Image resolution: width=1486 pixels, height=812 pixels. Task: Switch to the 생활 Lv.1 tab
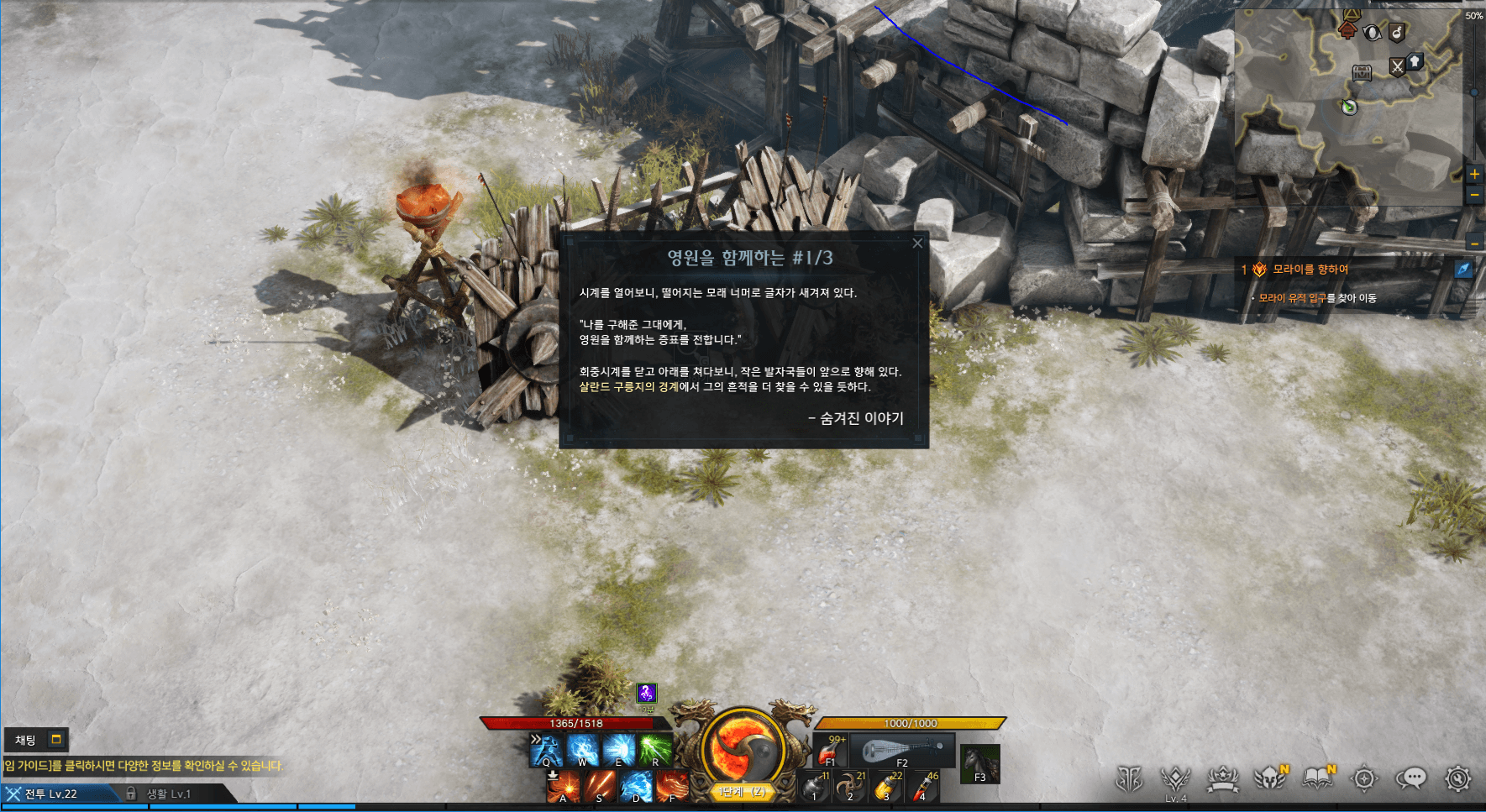[168, 794]
